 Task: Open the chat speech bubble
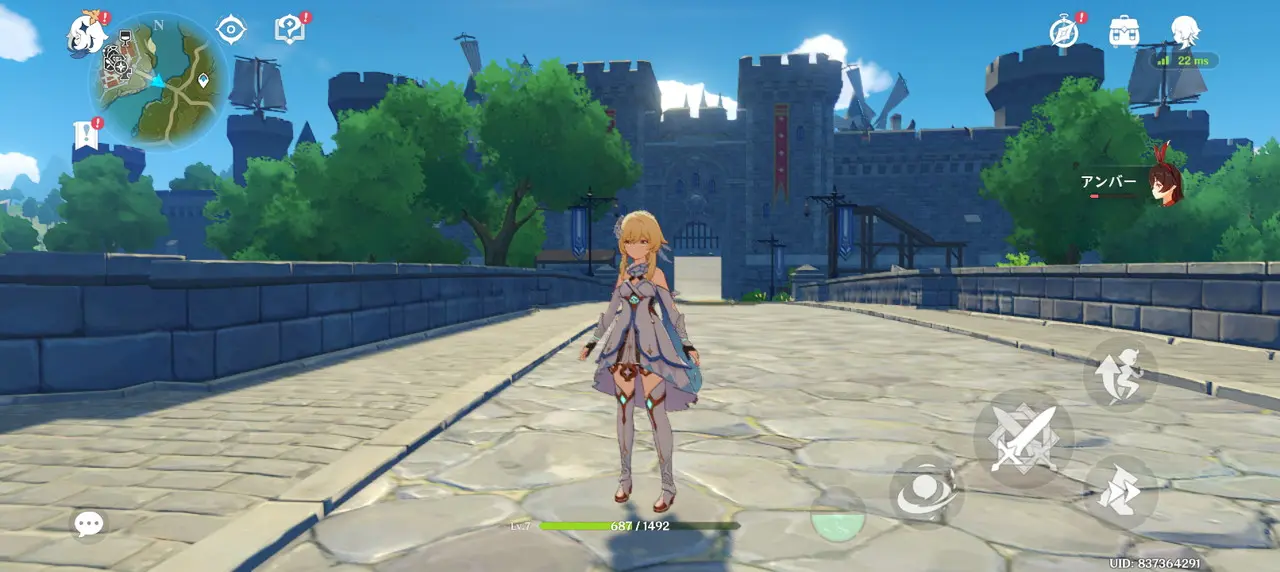(x=89, y=523)
